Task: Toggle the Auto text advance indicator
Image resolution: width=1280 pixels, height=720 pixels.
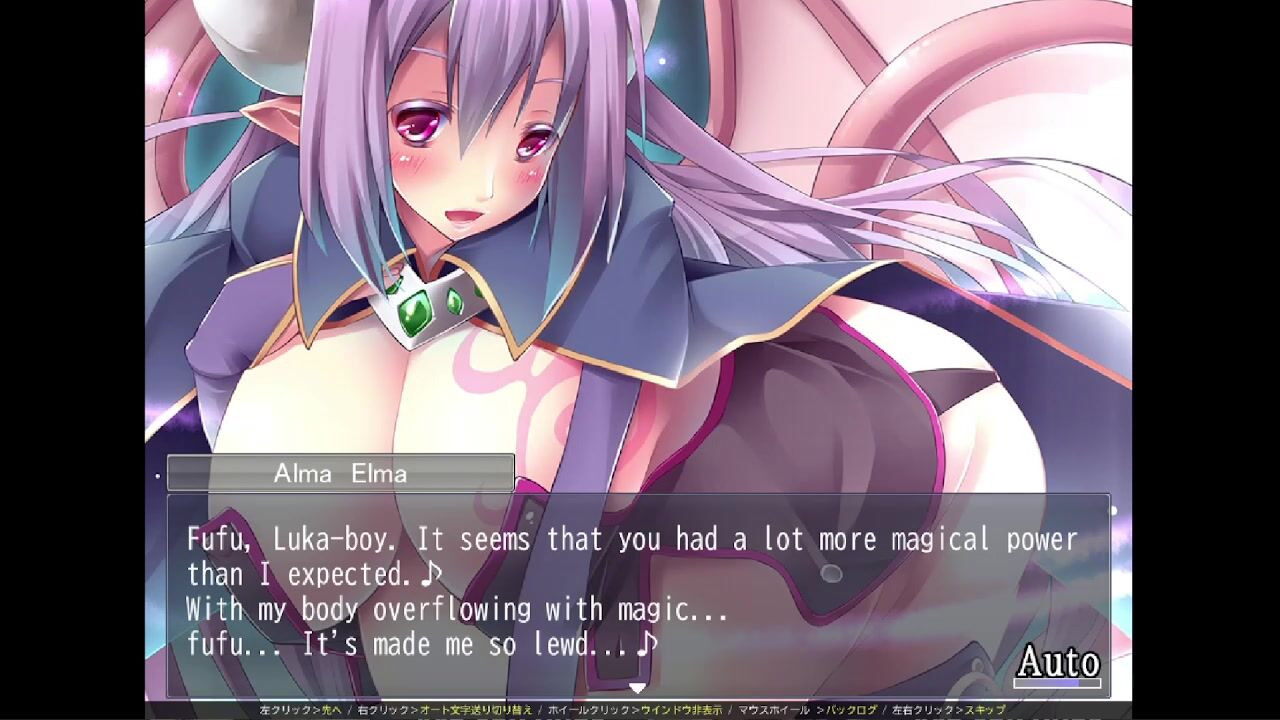Action: 1058,663
